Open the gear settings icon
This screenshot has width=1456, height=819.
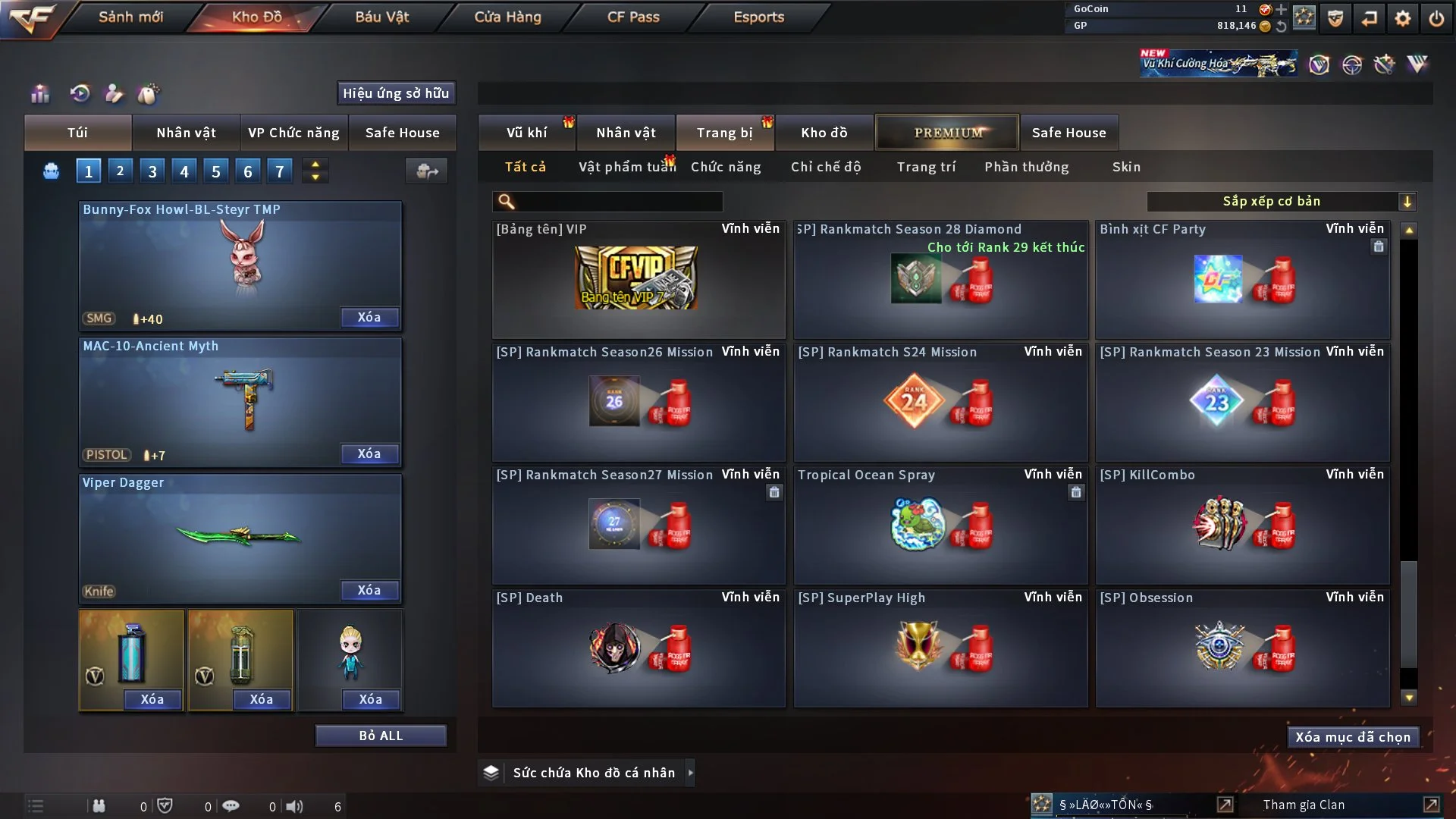pyautogui.click(x=1403, y=18)
